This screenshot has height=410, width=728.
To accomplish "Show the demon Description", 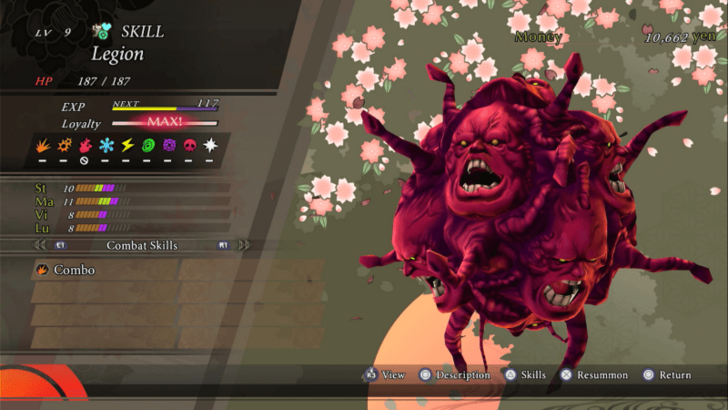I will pos(455,375).
